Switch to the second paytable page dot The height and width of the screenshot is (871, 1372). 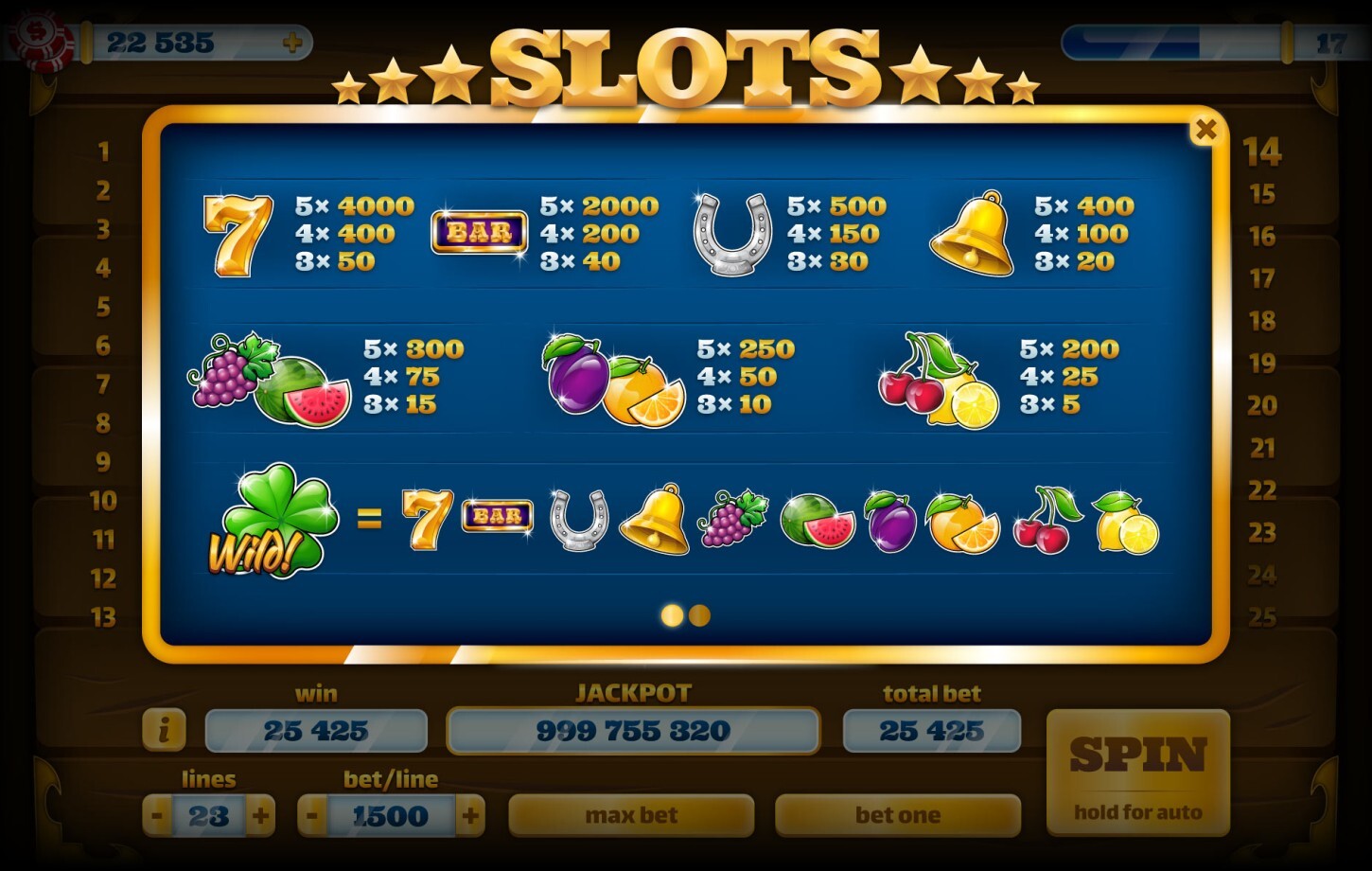[x=700, y=615]
